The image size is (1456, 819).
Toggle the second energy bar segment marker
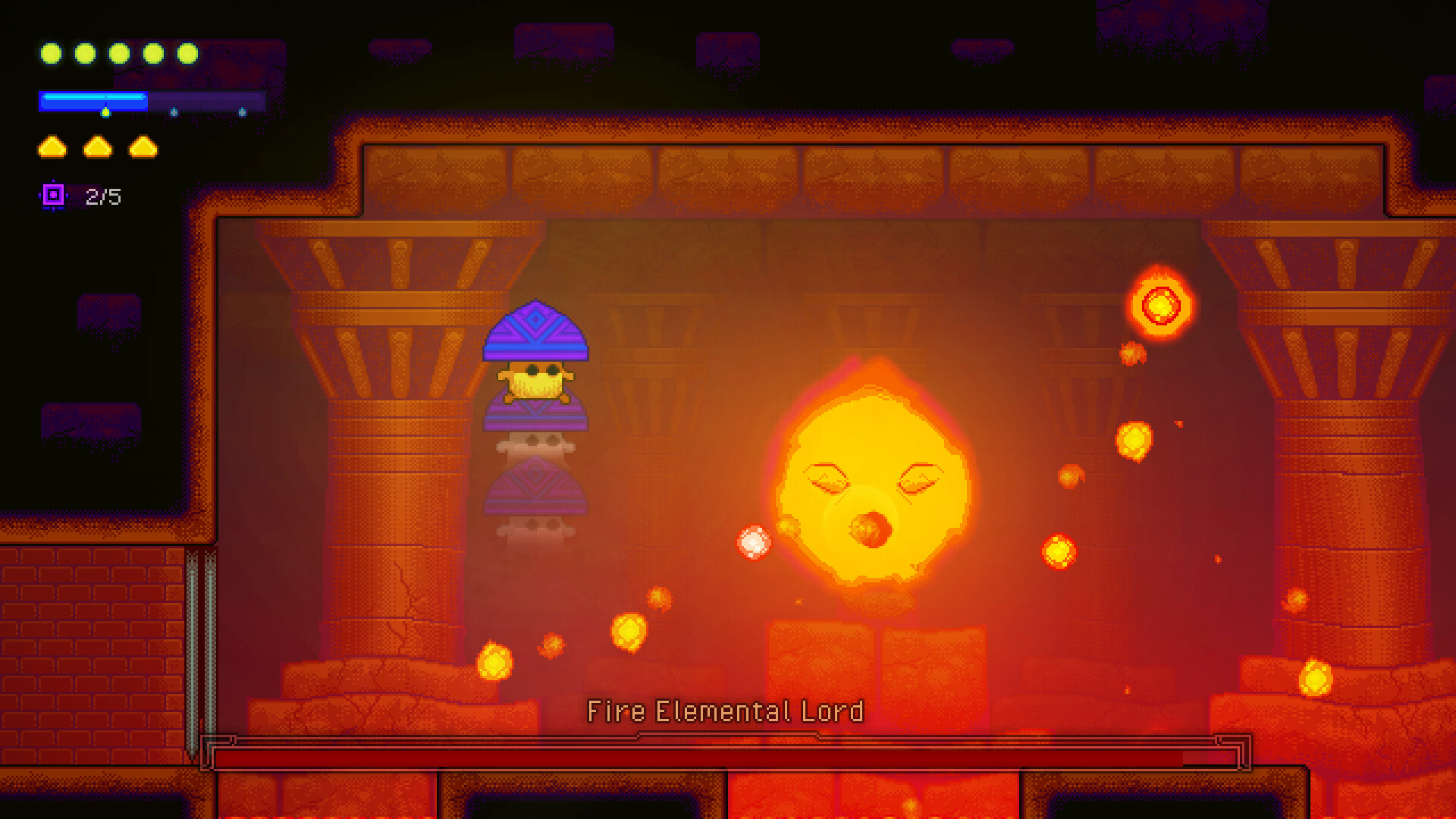pos(174,112)
